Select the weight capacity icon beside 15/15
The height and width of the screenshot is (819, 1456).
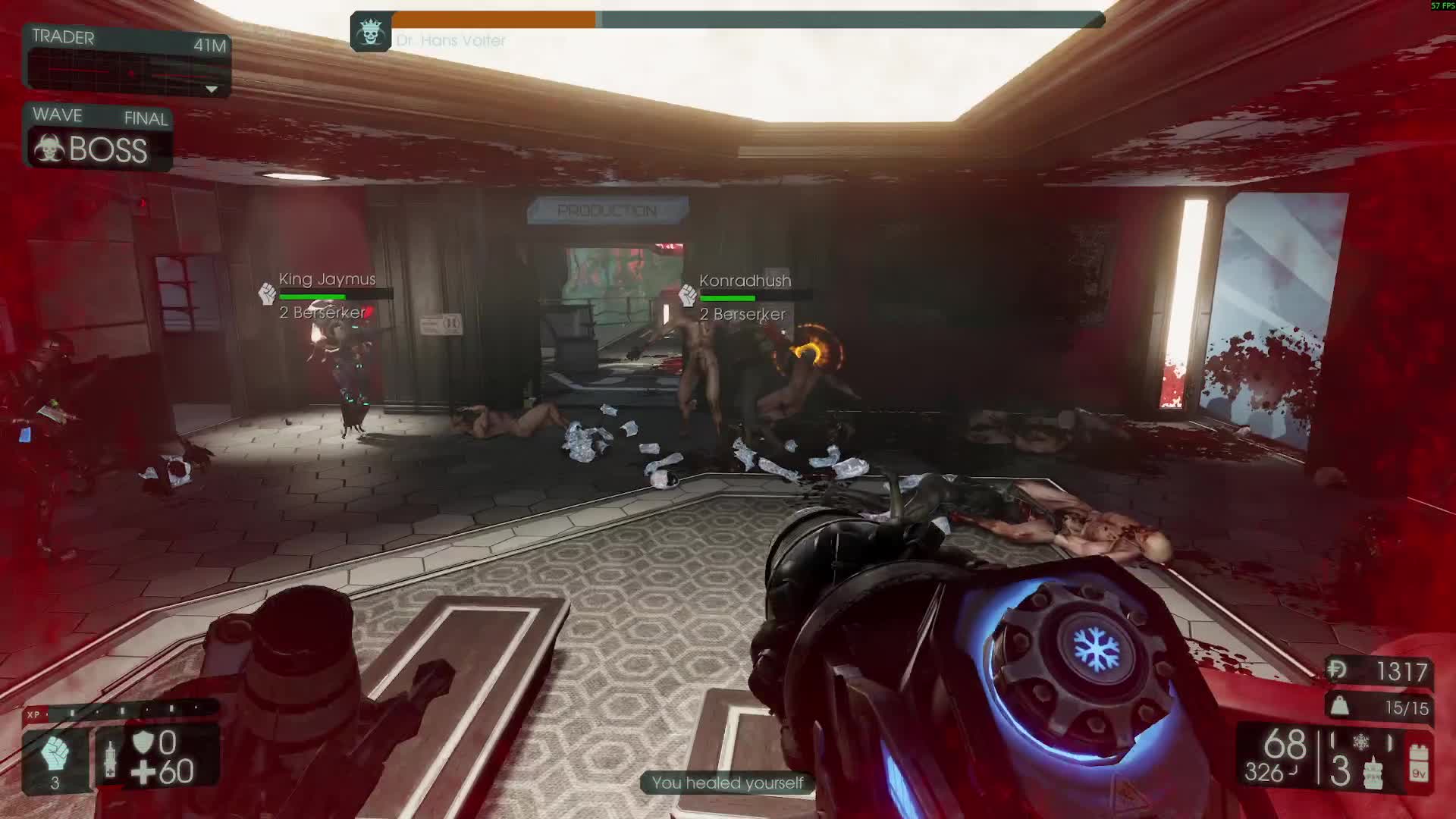pos(1339,706)
